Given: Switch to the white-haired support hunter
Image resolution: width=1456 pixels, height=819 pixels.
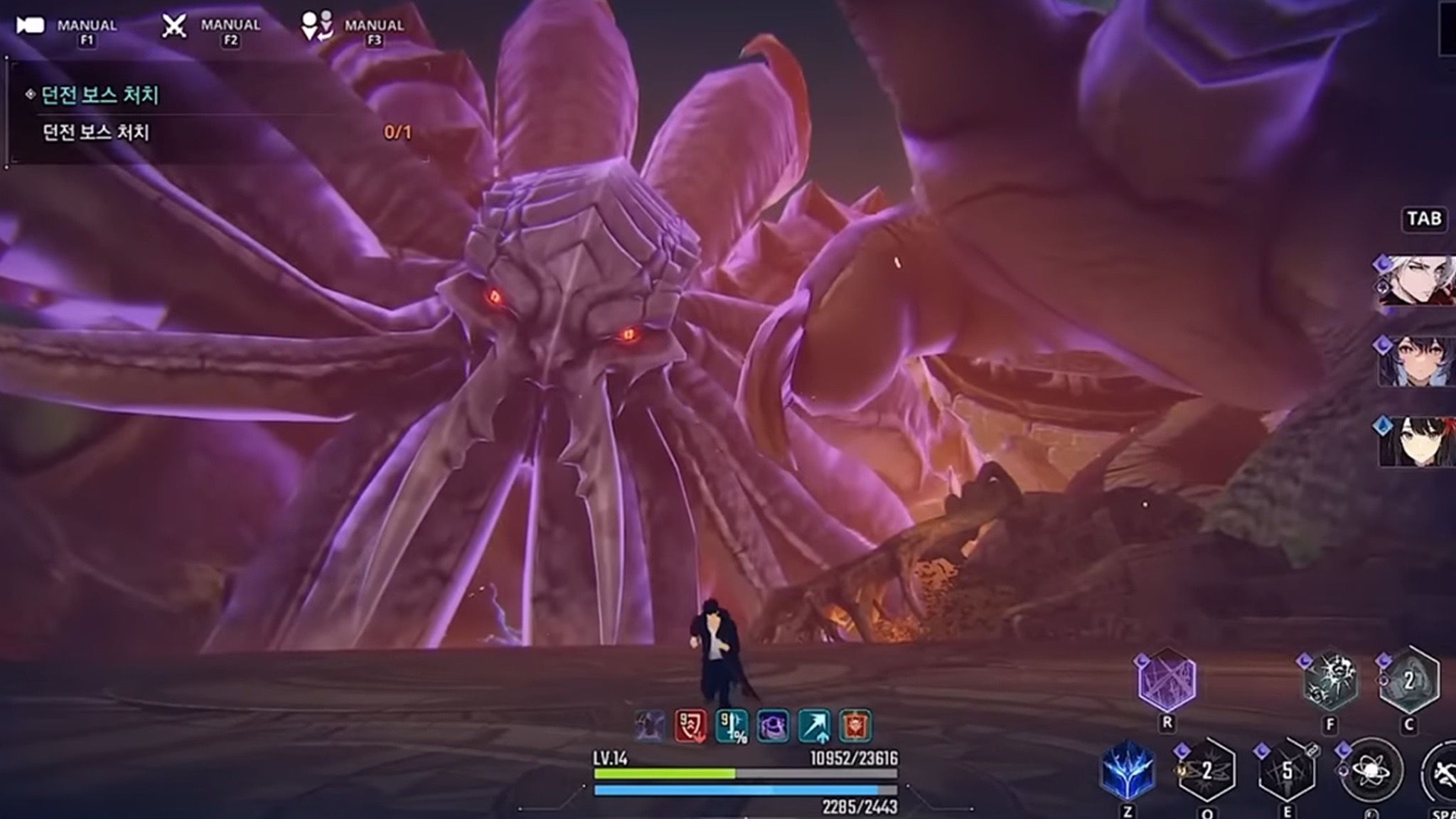Looking at the screenshot, I should [x=1415, y=281].
